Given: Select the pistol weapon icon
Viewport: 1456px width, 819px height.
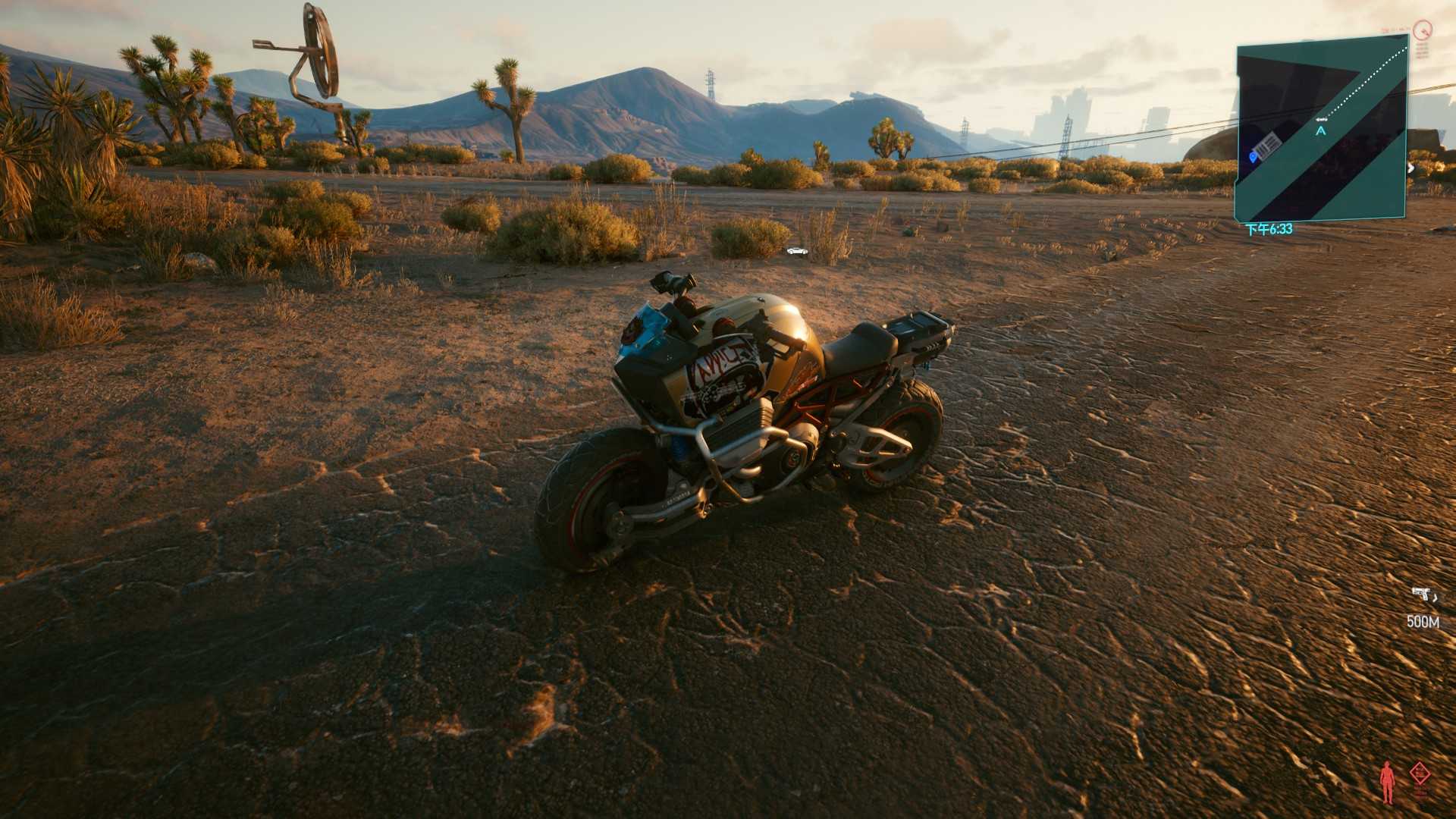Looking at the screenshot, I should tap(1422, 594).
